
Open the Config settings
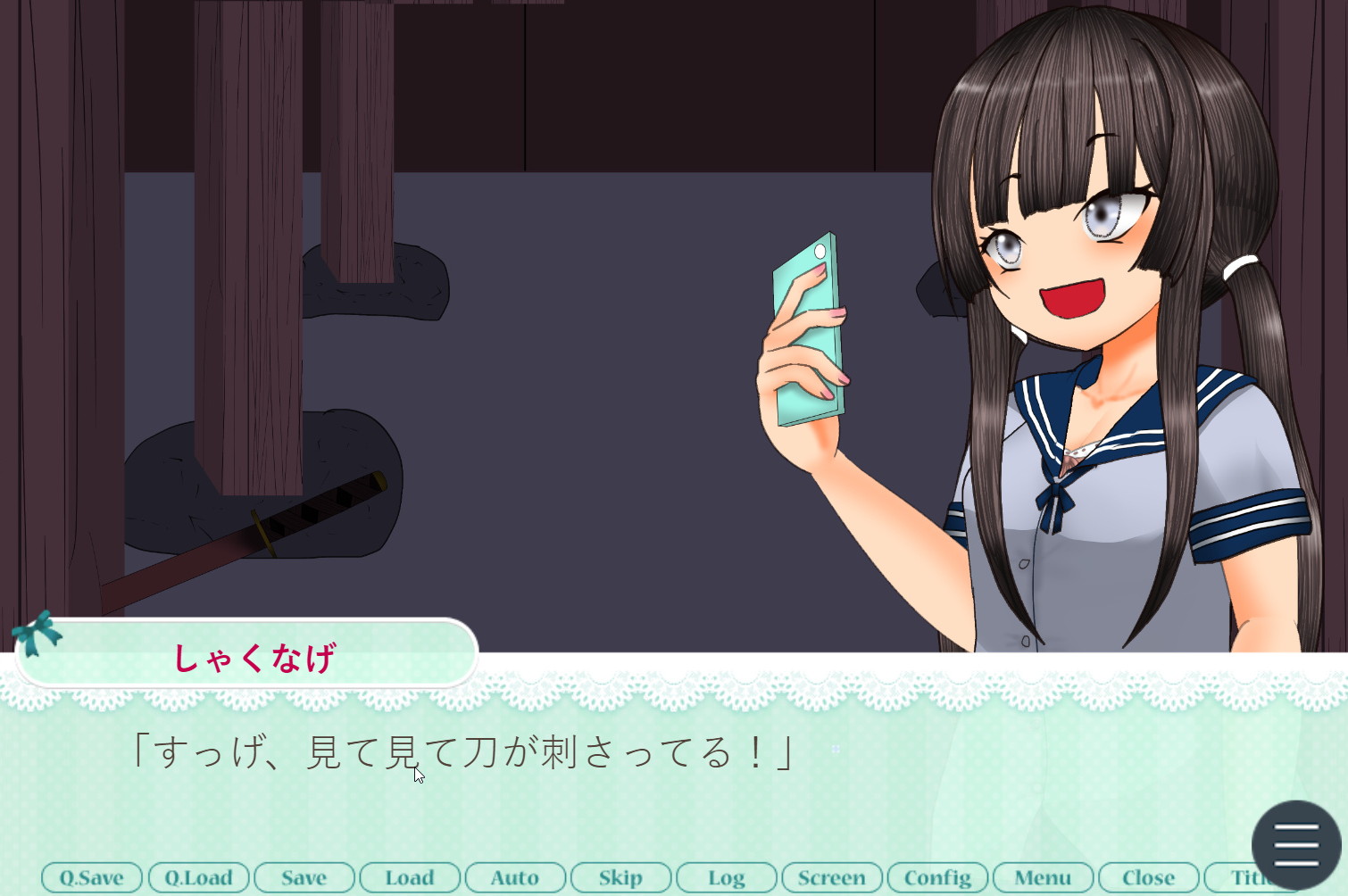coord(937,877)
